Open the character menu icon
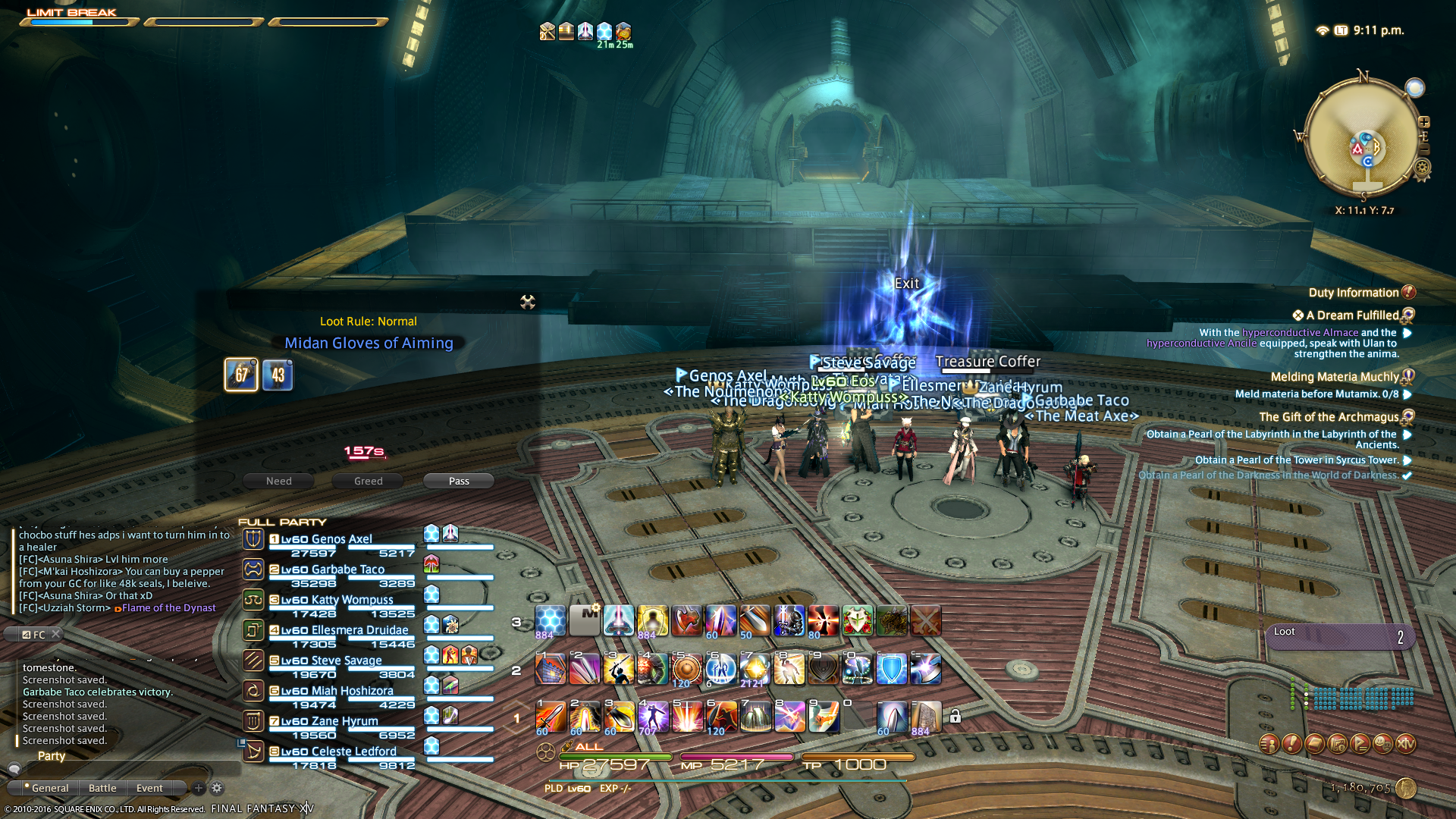The image size is (1456, 819). pyautogui.click(x=1269, y=744)
